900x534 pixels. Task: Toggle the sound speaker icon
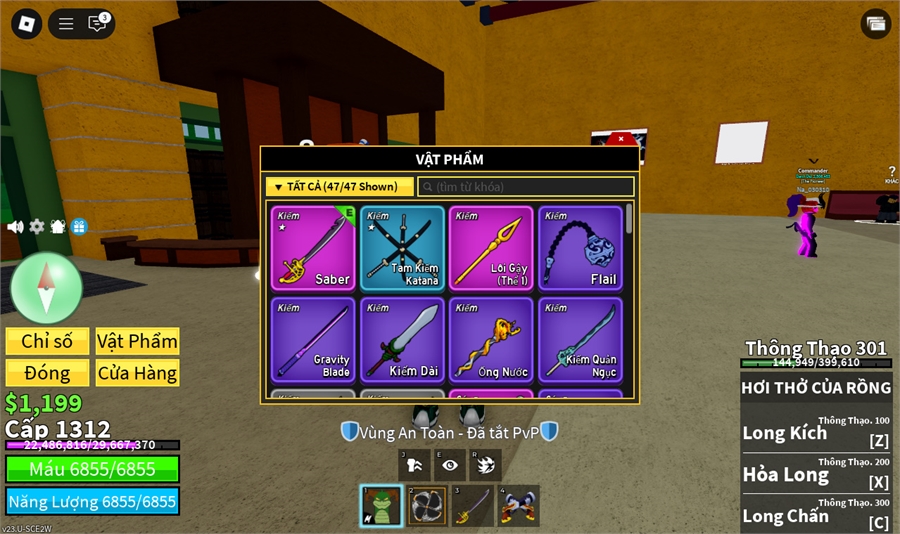click(15, 227)
